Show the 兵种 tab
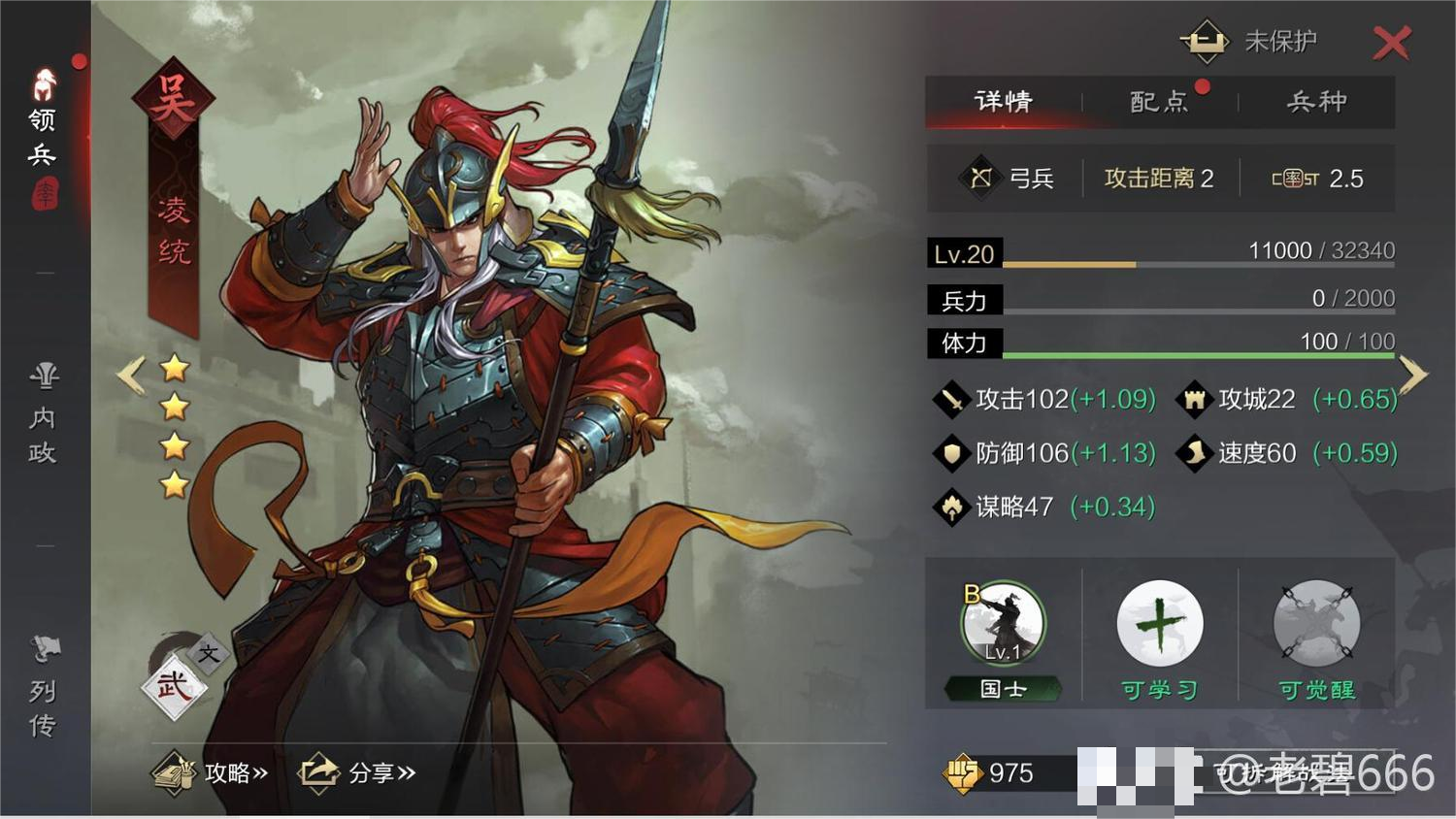 point(1316,102)
